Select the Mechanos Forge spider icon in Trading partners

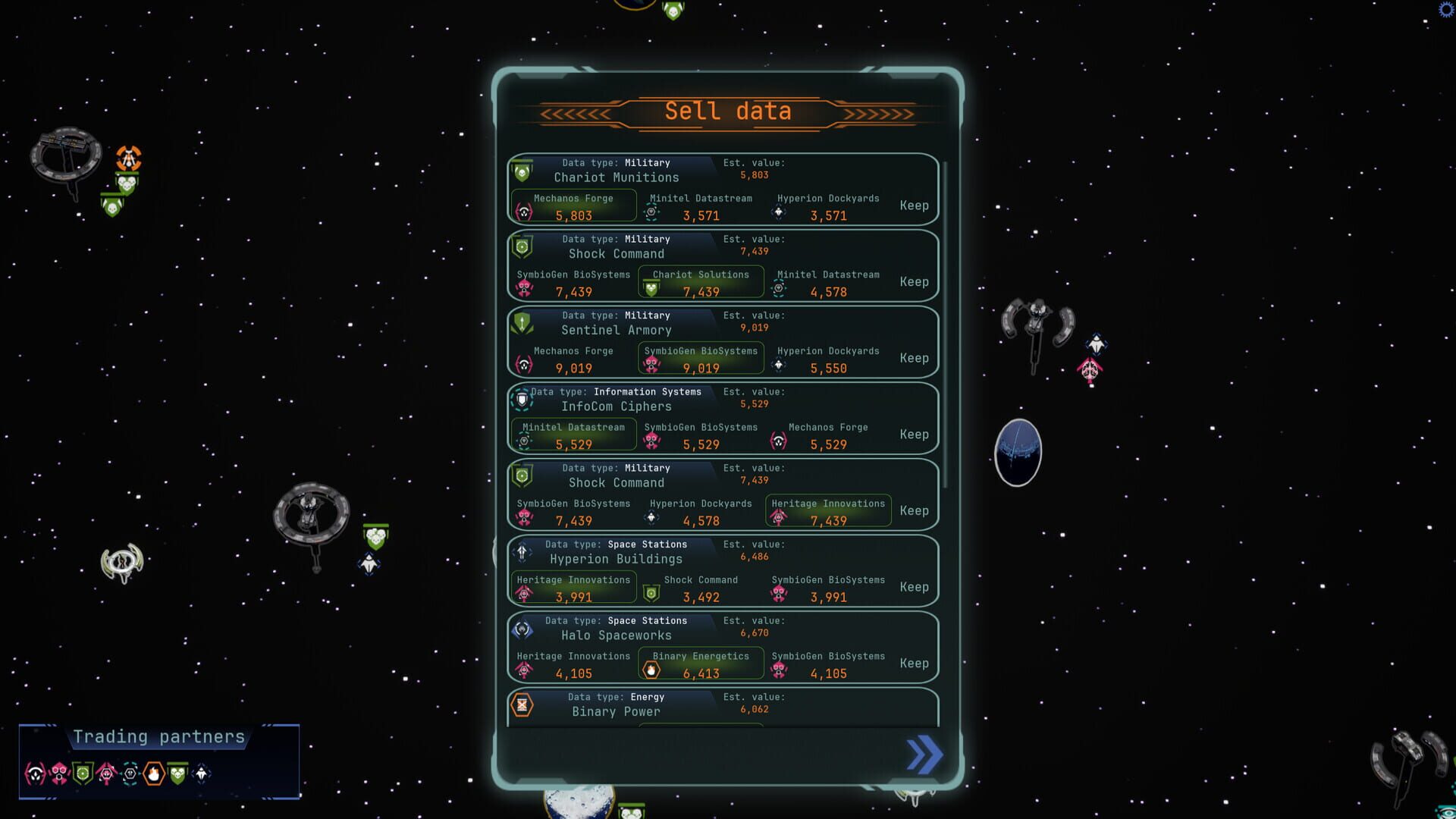35,774
